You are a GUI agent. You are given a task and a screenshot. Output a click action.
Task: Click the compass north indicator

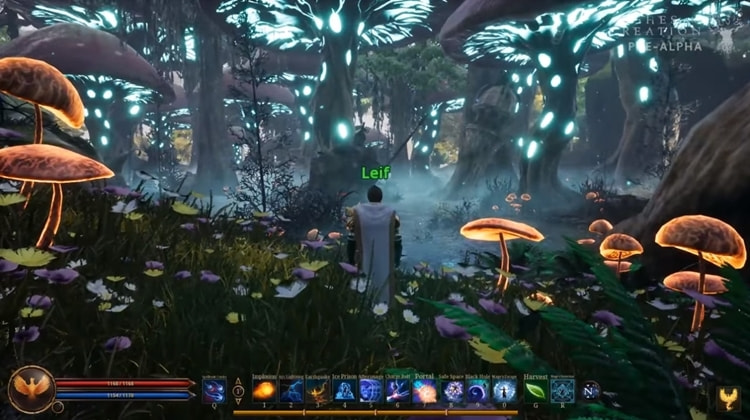[x=591, y=390]
